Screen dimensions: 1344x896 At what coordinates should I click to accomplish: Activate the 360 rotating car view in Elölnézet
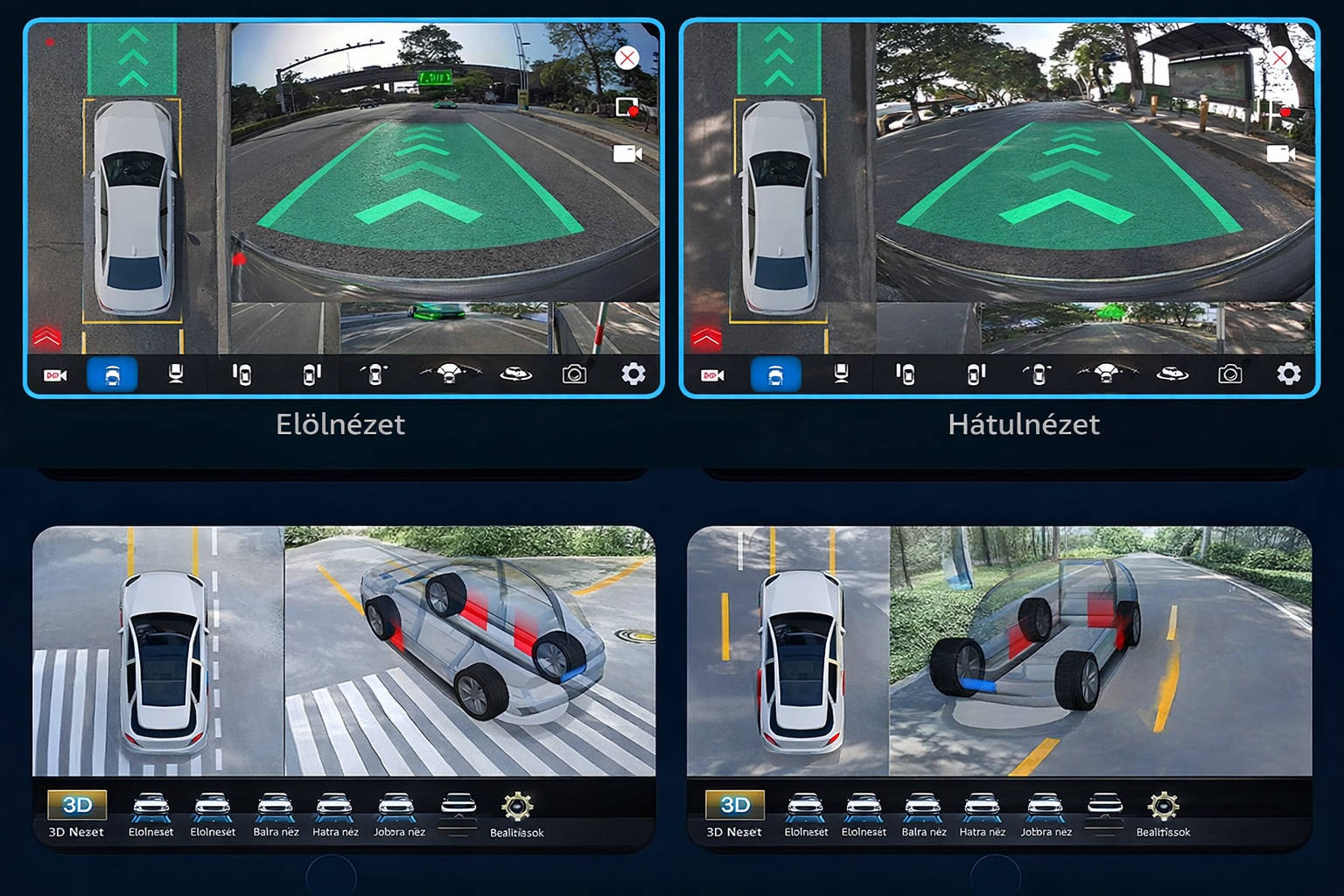click(x=515, y=374)
